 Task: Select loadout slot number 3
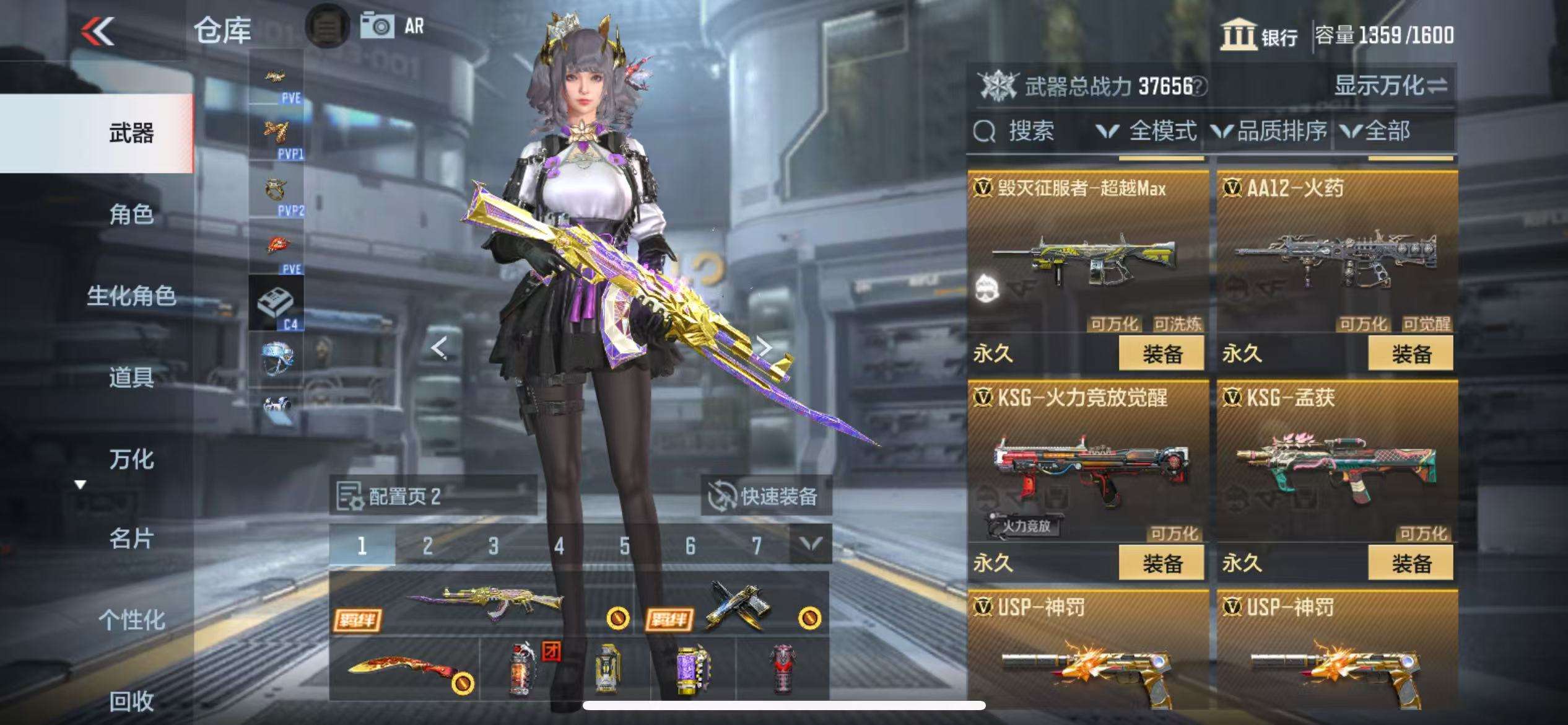(493, 546)
